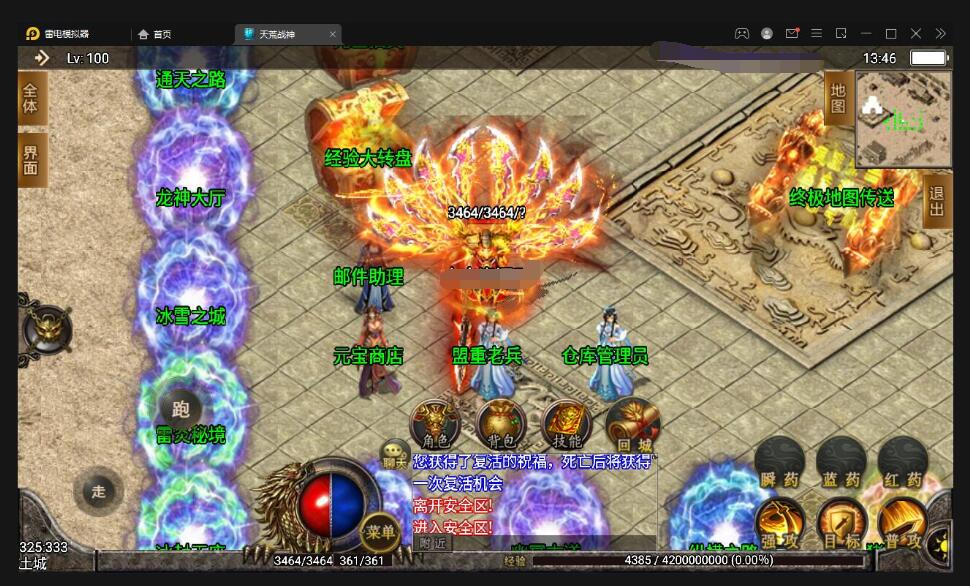The height and width of the screenshot is (586, 970).
Task: Activate the 强攻 forced attack skill
Action: click(x=779, y=523)
